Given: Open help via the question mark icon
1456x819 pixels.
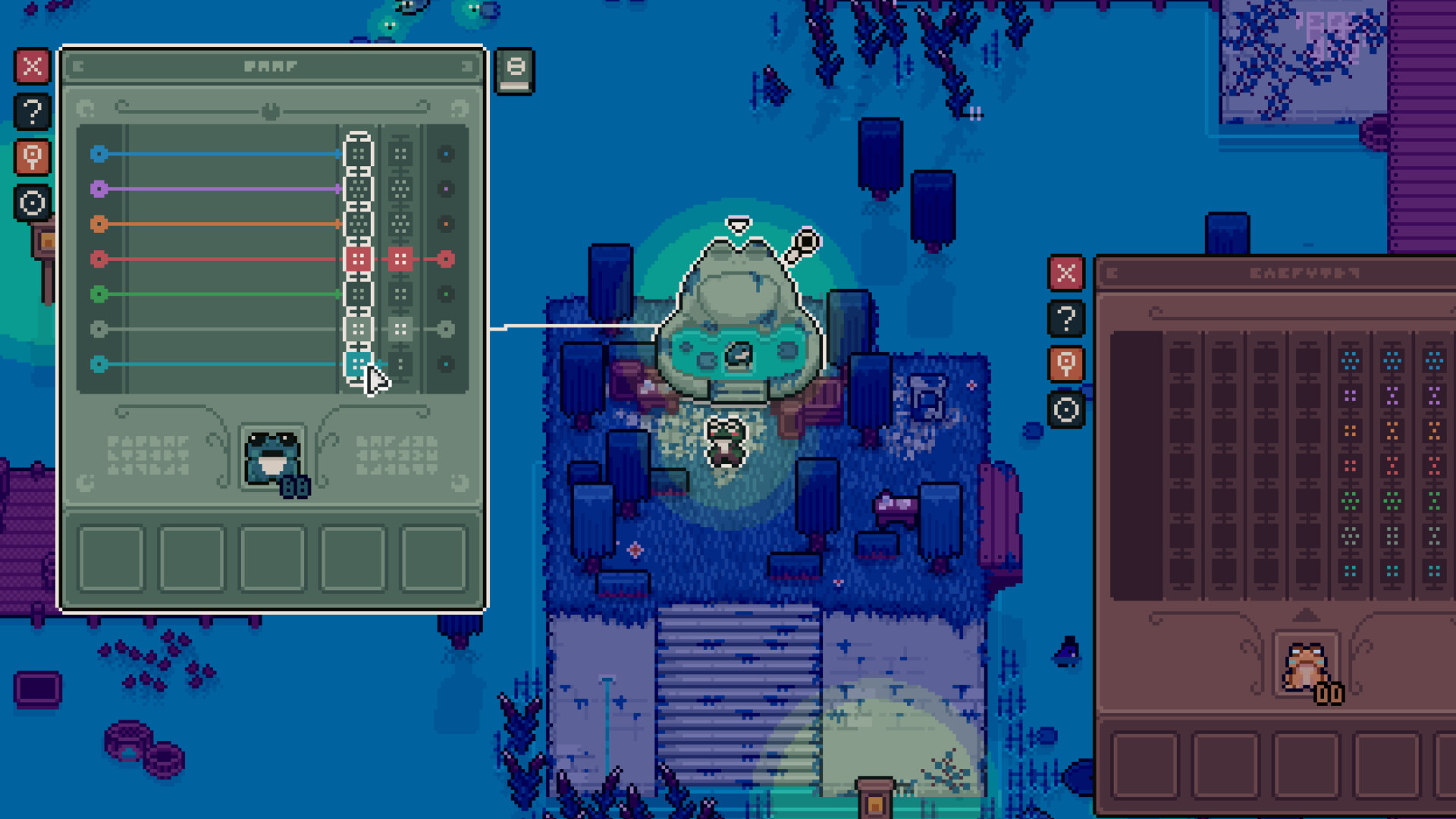Looking at the screenshot, I should pos(32,112).
